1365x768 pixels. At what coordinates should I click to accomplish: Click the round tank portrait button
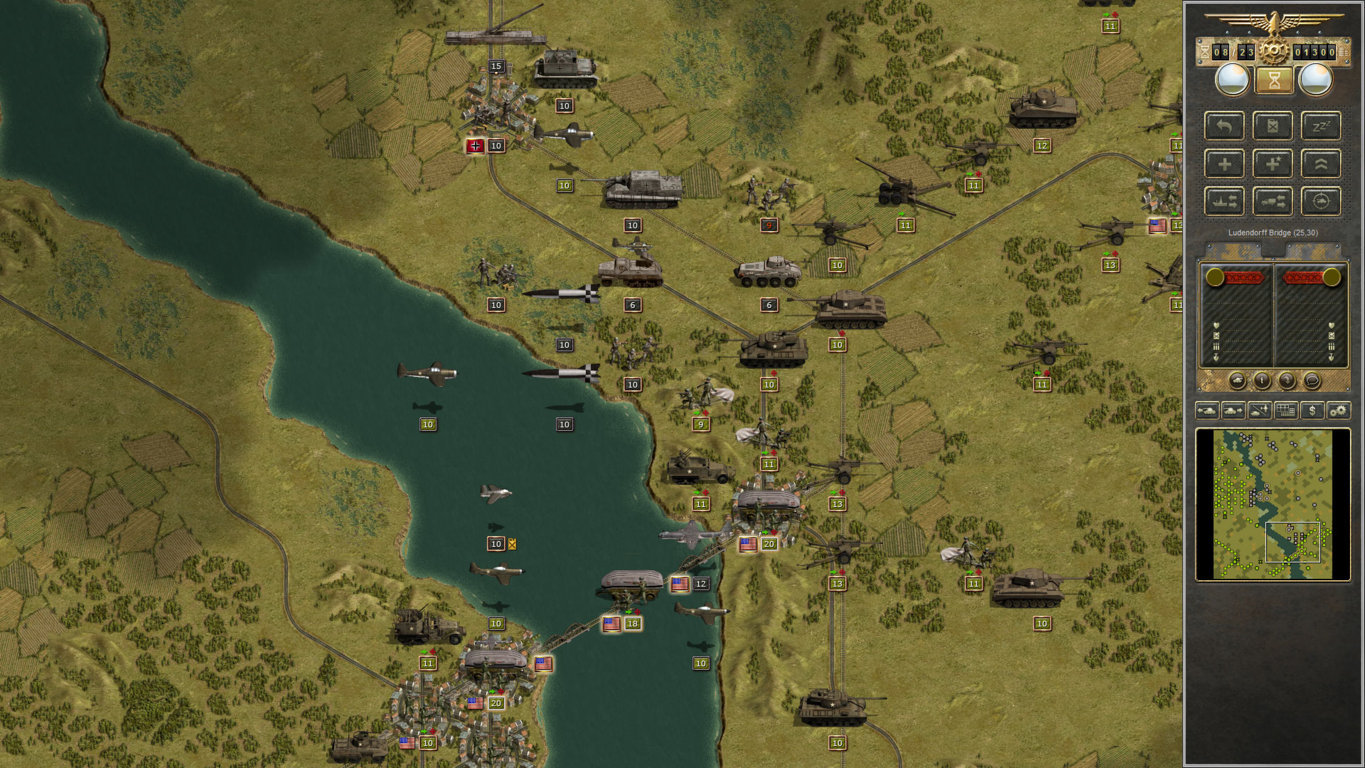click(1237, 380)
